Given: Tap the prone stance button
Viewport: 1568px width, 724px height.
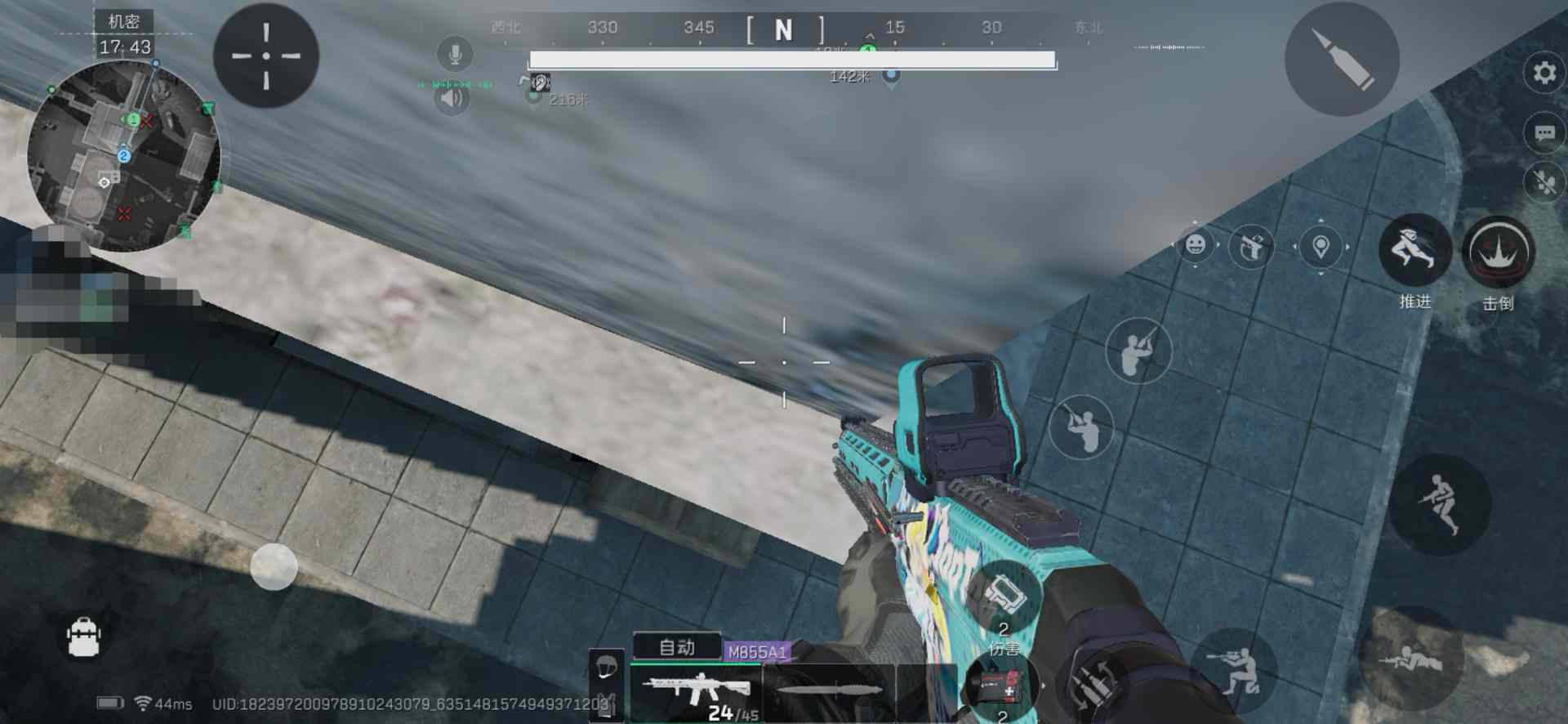Looking at the screenshot, I should [1410, 658].
